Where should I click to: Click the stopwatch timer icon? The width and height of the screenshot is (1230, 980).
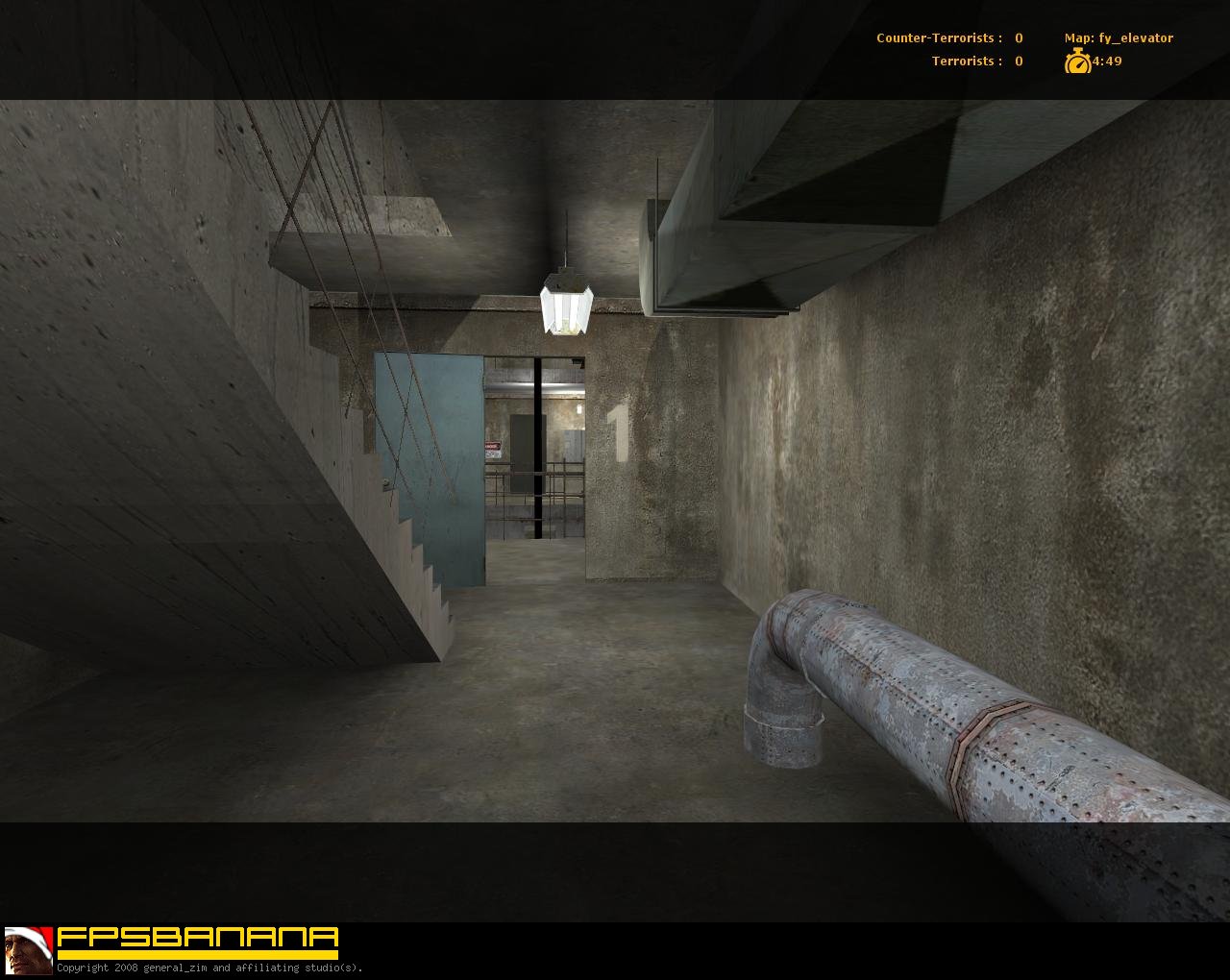coord(1077,61)
